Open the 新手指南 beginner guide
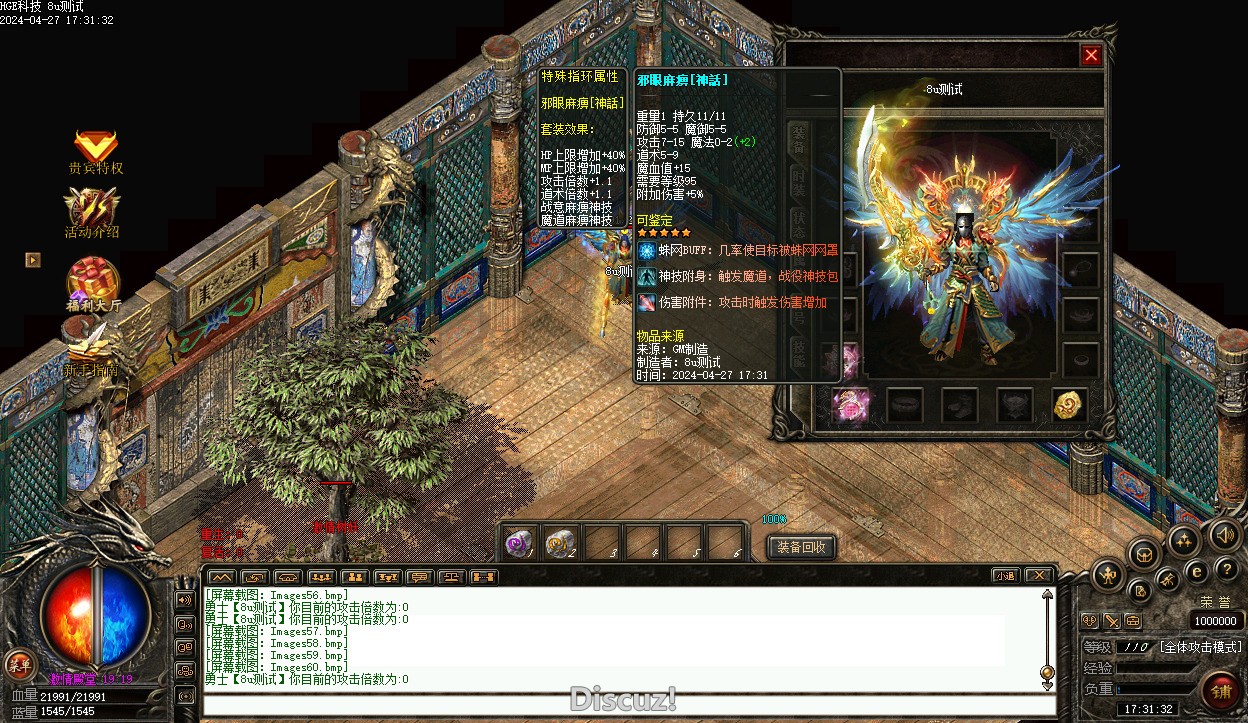This screenshot has height=723, width=1248. (92, 350)
